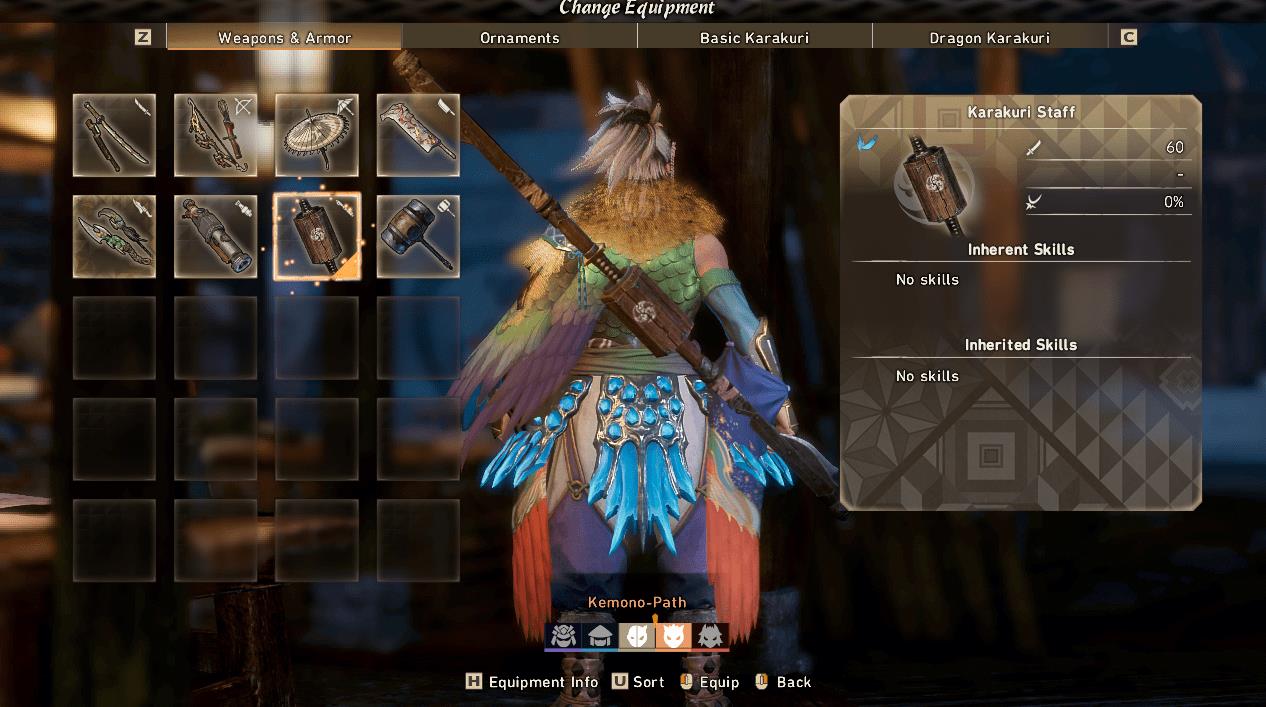Screen dimensions: 1266x707
Task: Switch to the Weapons & Armor tab
Action: pos(284,38)
